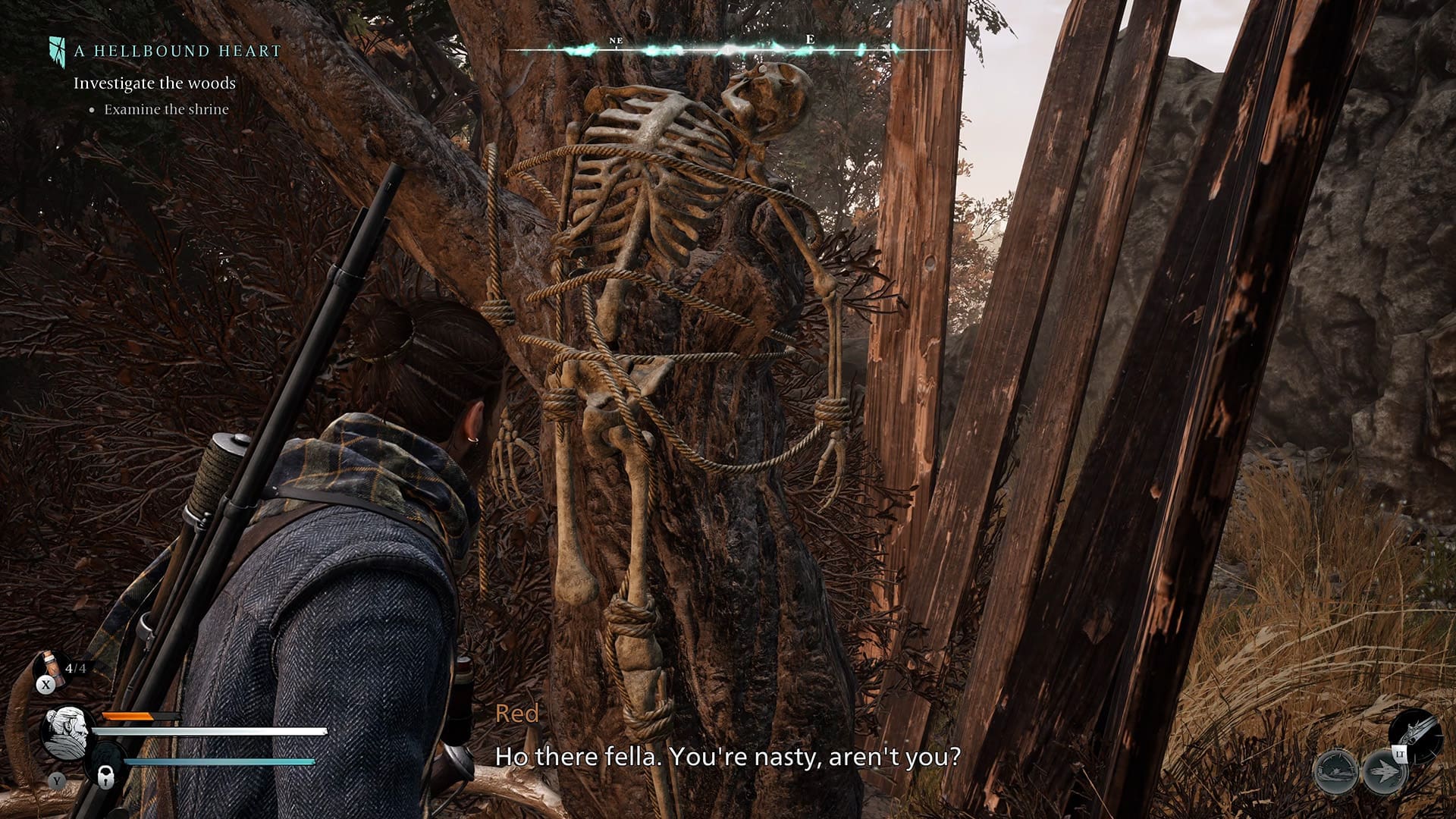This screenshot has height=819, width=1456.
Task: Click the compass bar heading strip
Action: click(726, 50)
